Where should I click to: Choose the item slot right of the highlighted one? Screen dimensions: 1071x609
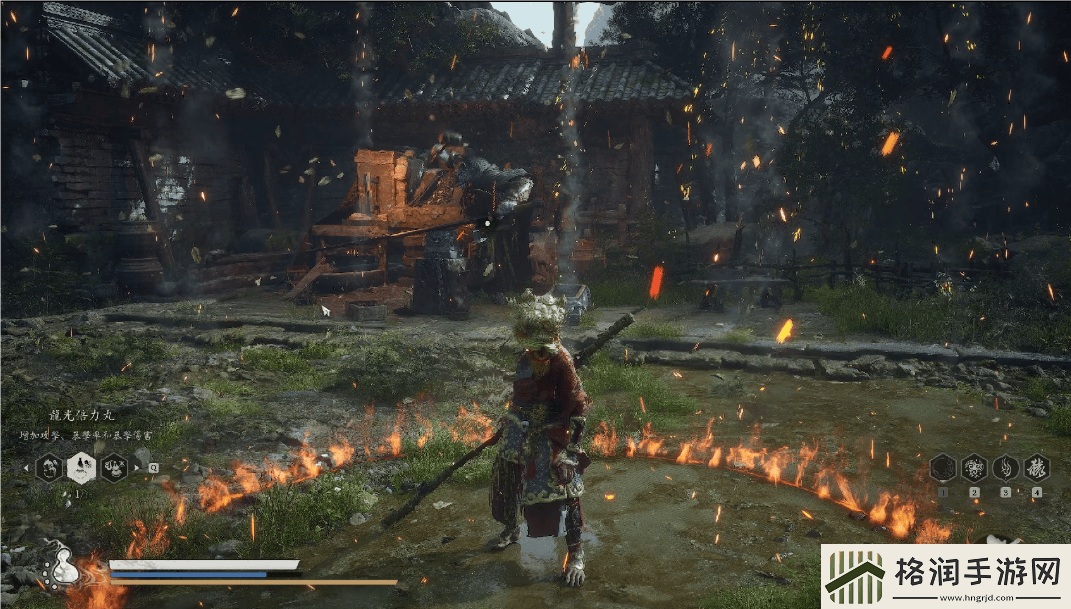pyautogui.click(x=114, y=467)
